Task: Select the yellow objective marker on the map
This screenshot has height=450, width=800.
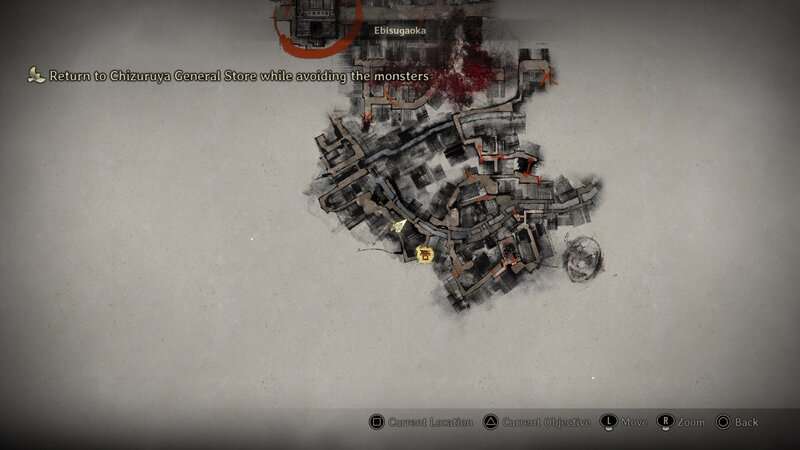Action: (425, 255)
